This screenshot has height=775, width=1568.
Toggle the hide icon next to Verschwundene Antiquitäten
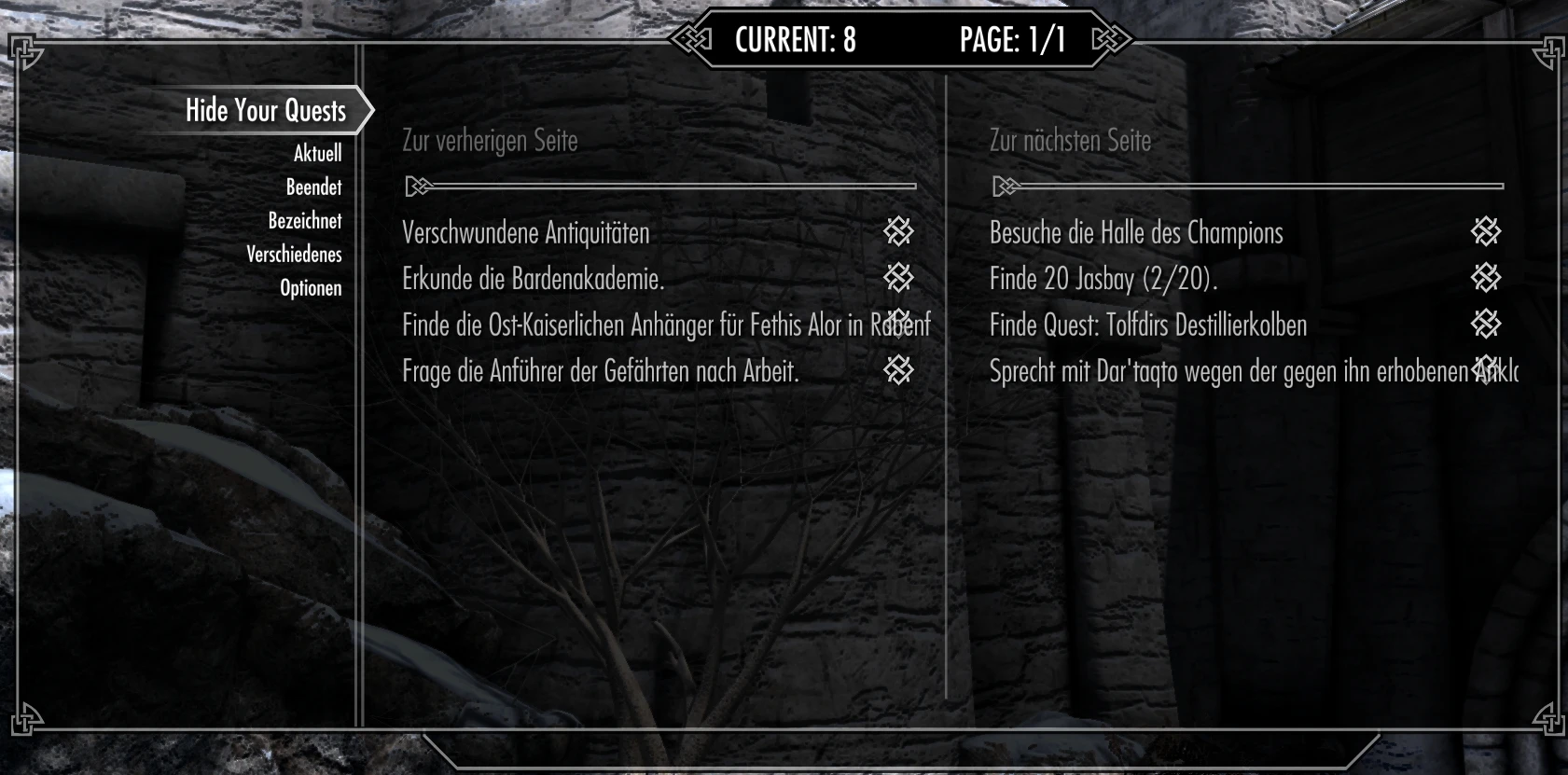pos(900,232)
